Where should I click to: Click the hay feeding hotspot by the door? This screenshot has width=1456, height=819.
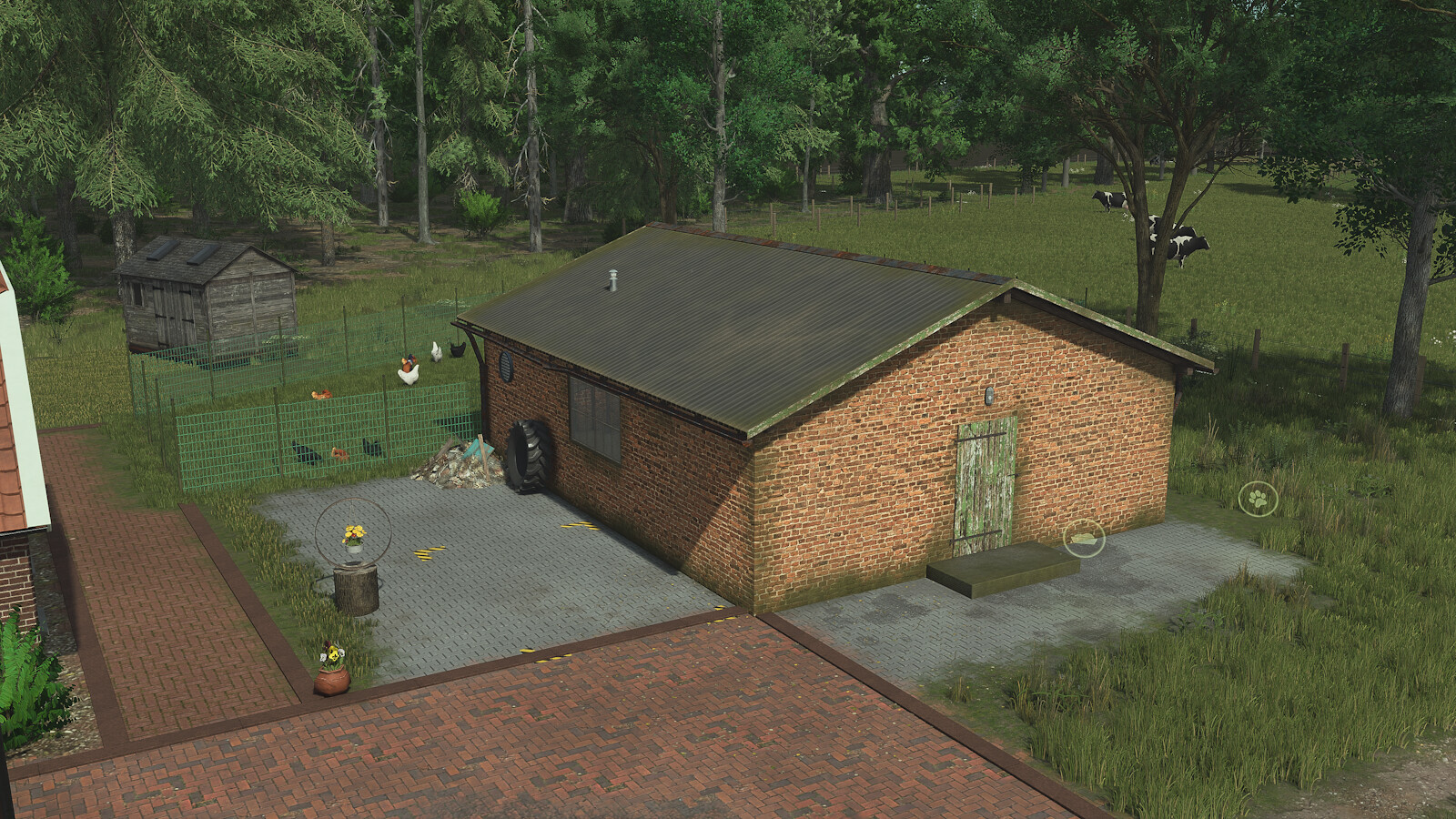(x=1083, y=537)
